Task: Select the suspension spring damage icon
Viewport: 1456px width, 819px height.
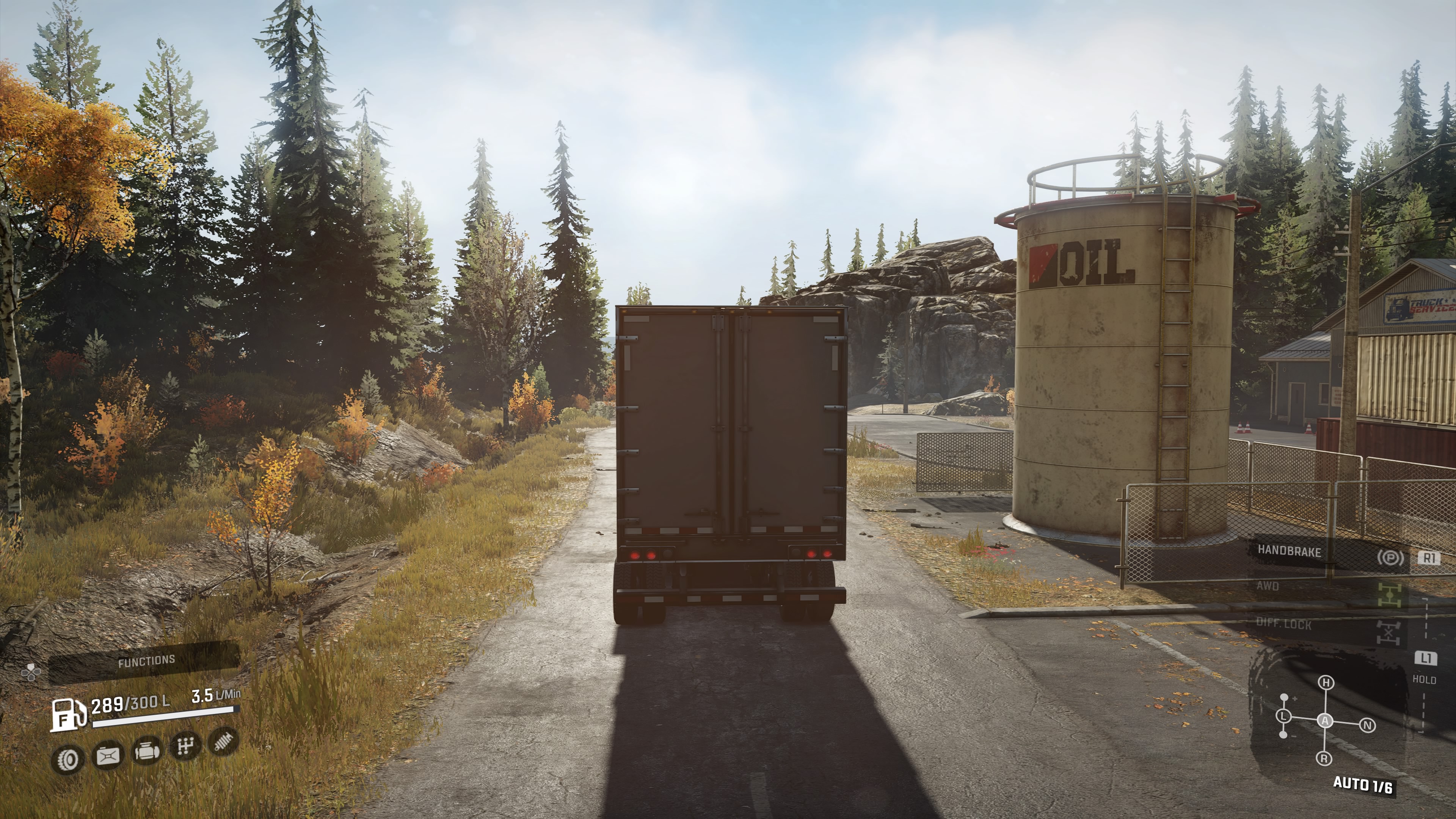Action: point(224,741)
